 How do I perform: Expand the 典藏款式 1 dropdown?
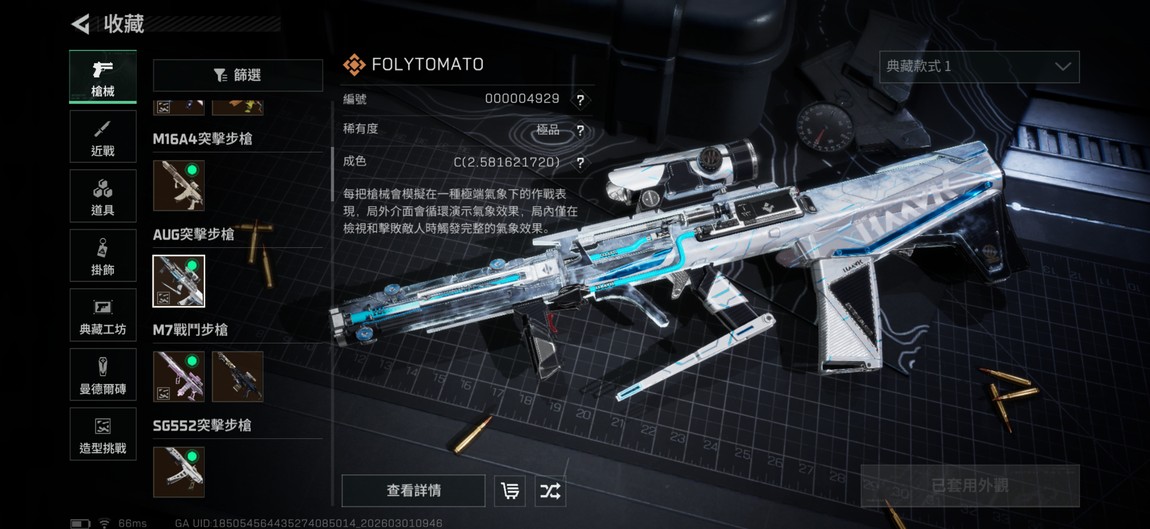tap(979, 67)
